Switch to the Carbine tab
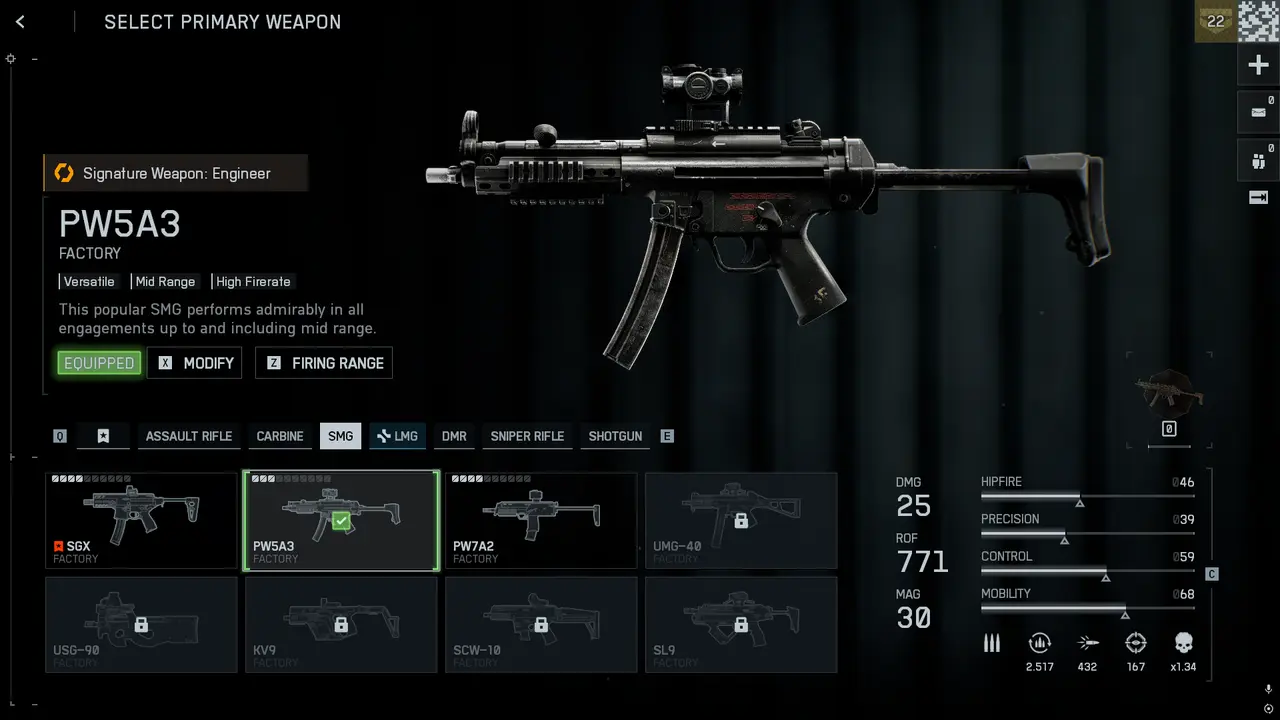The image size is (1280, 720). [x=280, y=436]
